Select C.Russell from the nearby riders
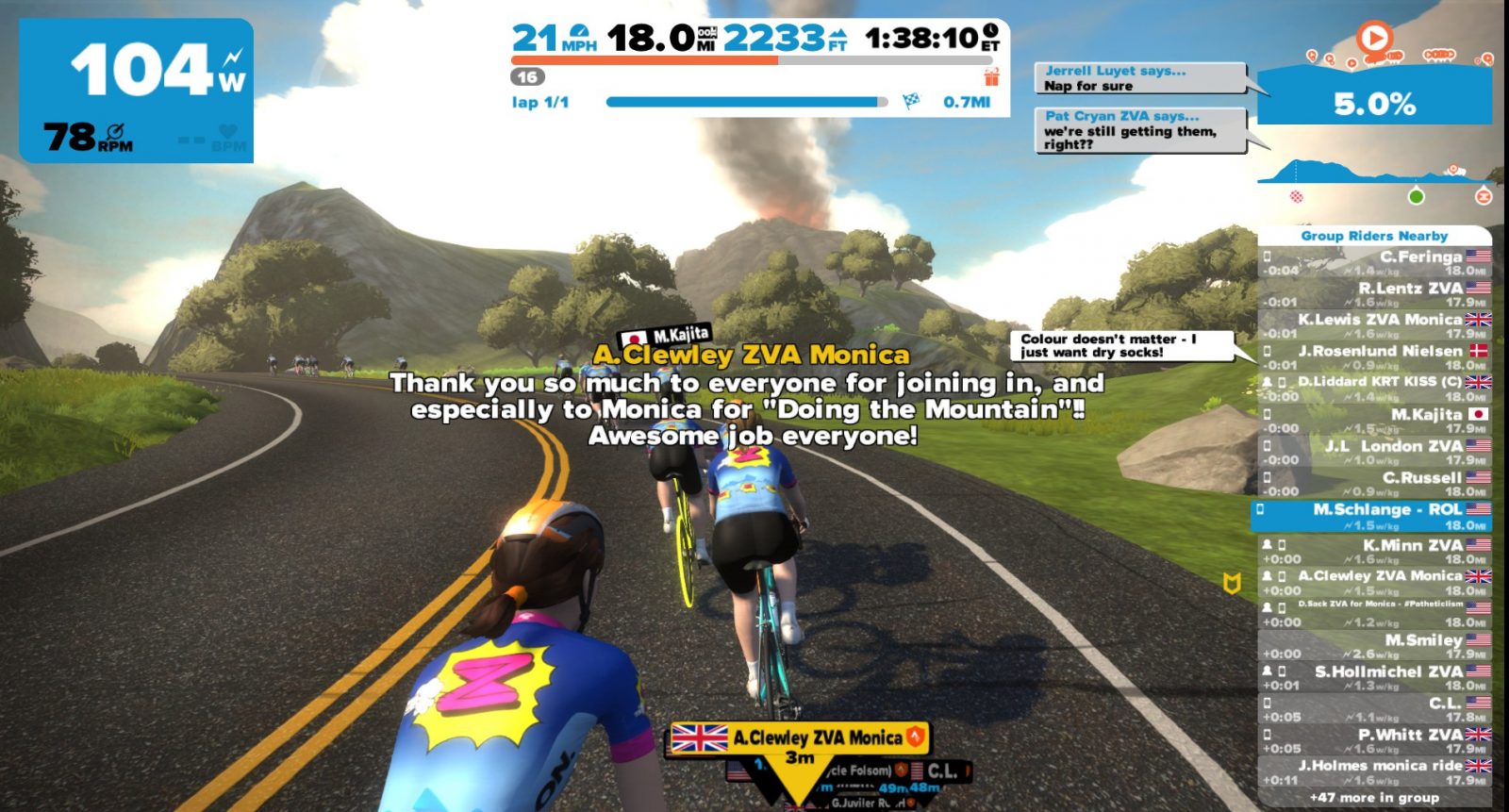The image size is (1509, 812). pos(1375,484)
